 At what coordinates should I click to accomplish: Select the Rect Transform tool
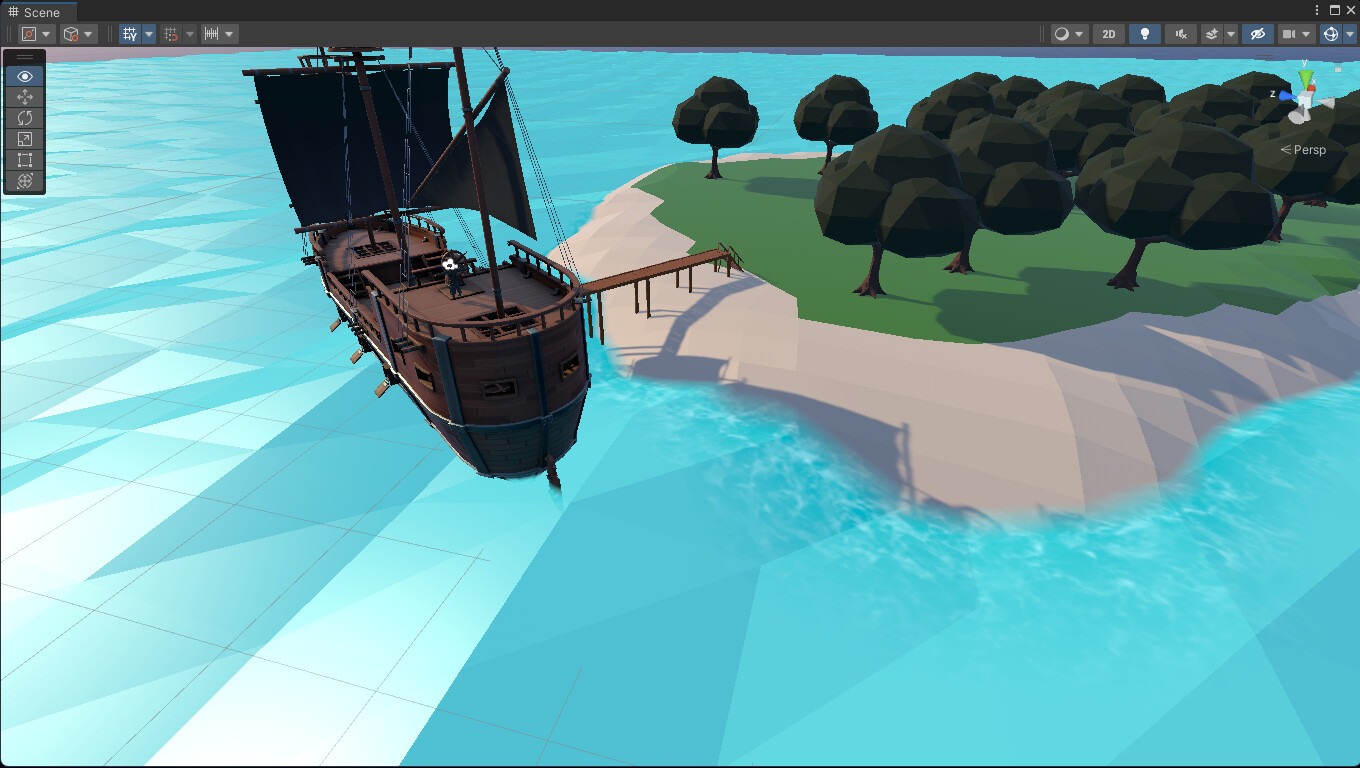(24, 159)
